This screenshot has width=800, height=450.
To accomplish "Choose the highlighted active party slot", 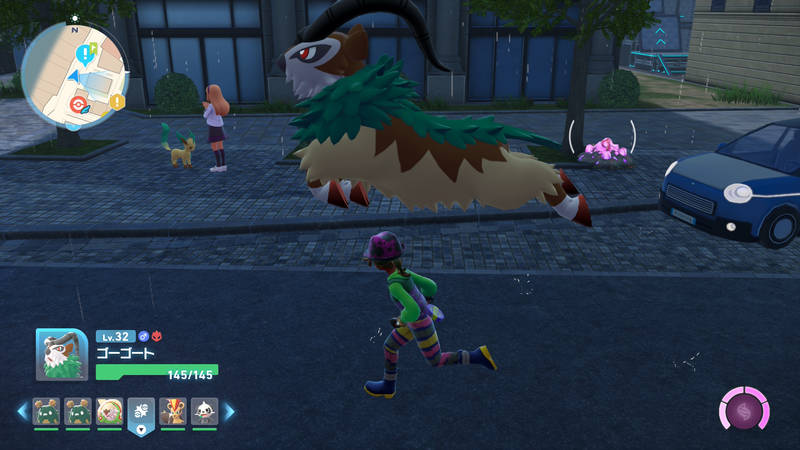I will (141, 412).
